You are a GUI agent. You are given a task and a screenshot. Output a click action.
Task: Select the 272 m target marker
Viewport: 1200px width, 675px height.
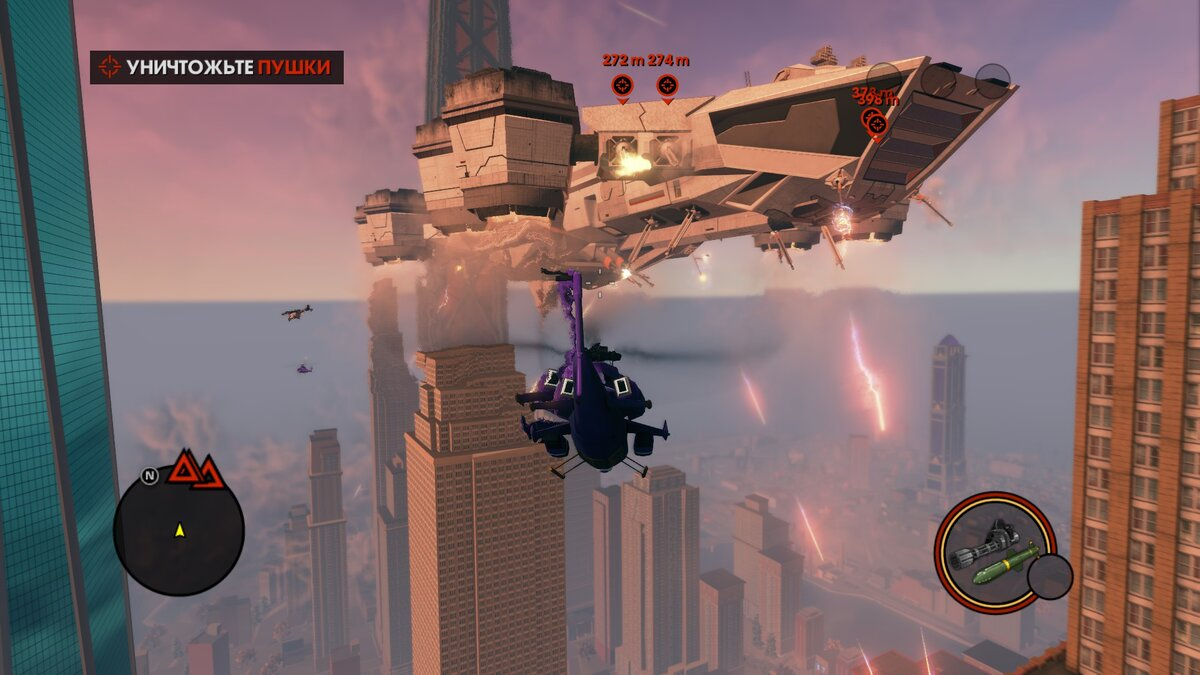(x=622, y=85)
